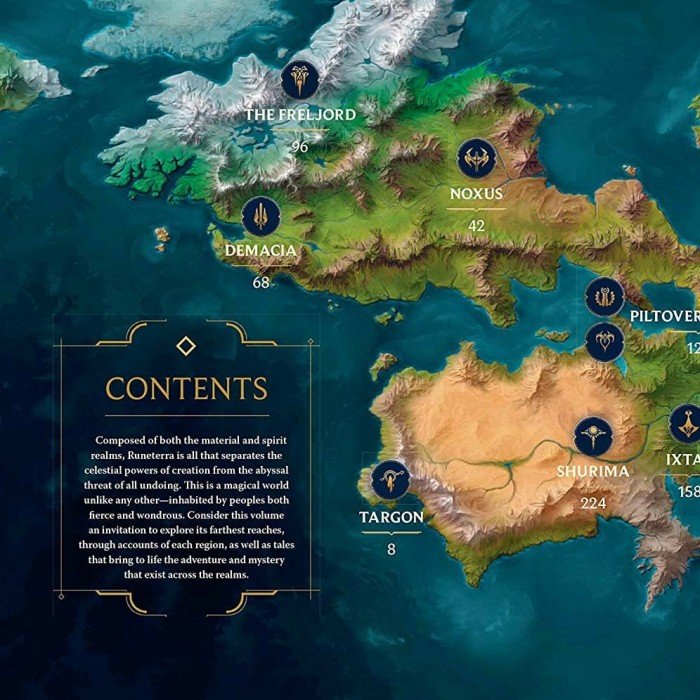
Task: Select the Targon region emblem
Action: [x=390, y=481]
